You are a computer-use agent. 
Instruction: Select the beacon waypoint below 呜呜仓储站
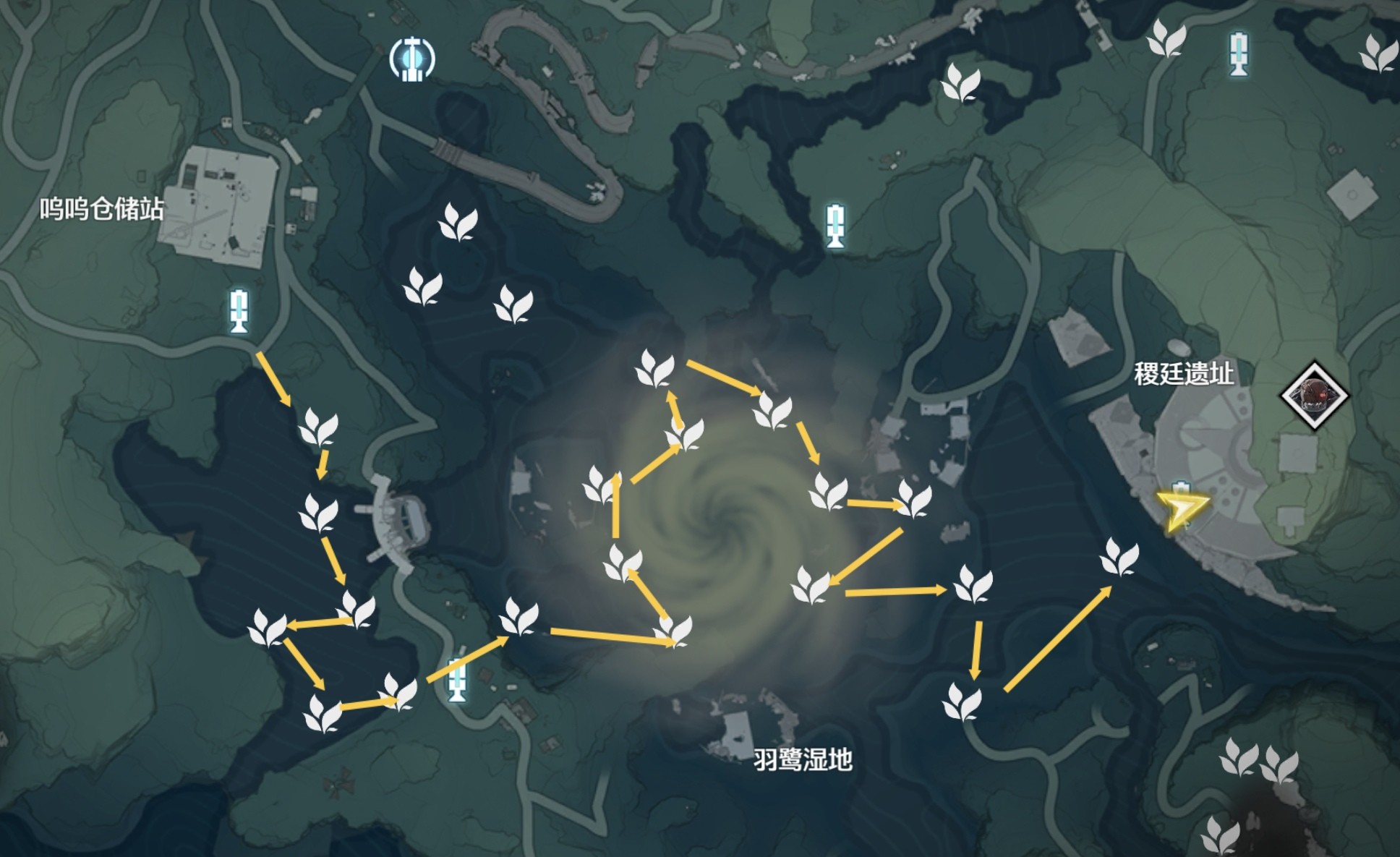[239, 311]
